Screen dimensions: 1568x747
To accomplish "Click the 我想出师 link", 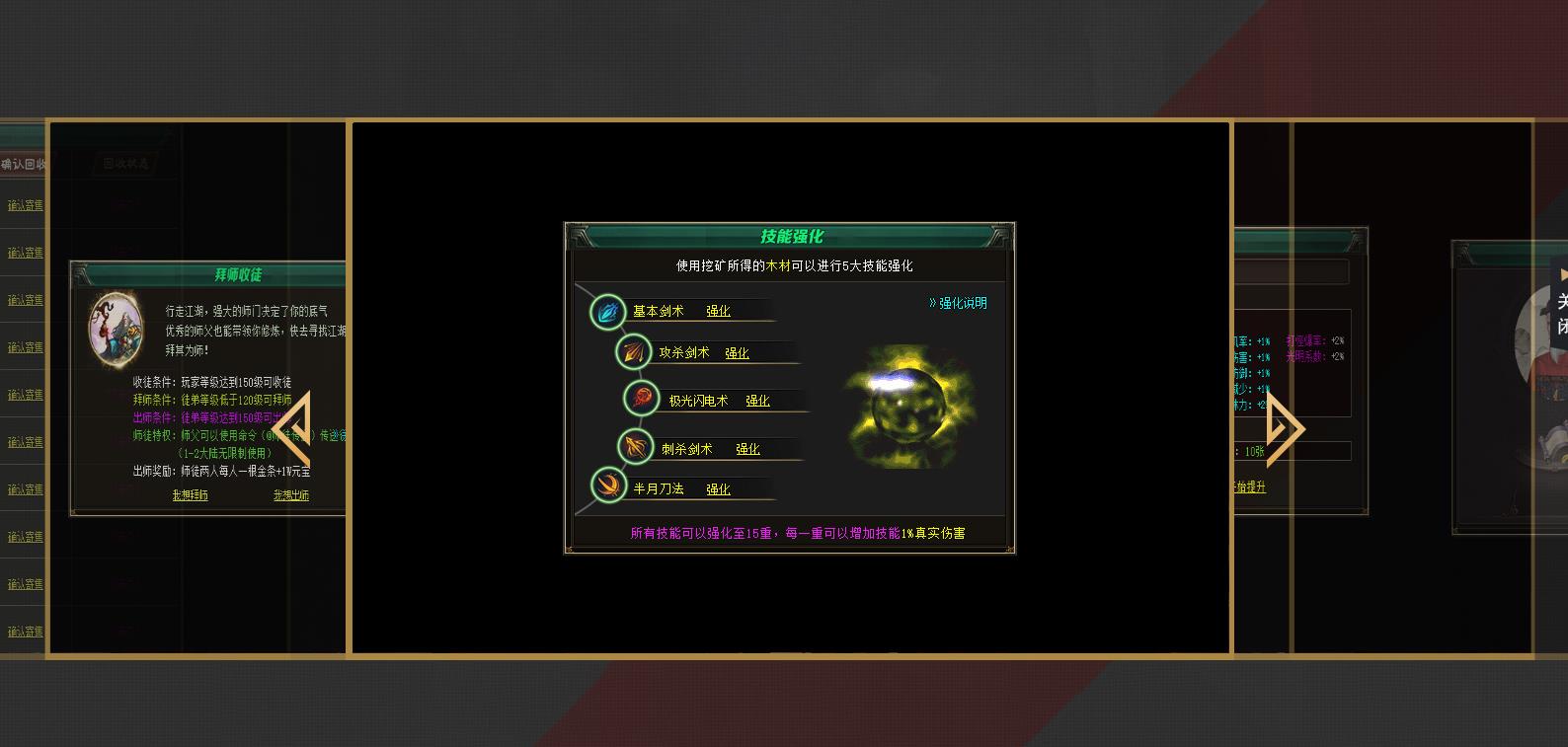I will coord(289,495).
